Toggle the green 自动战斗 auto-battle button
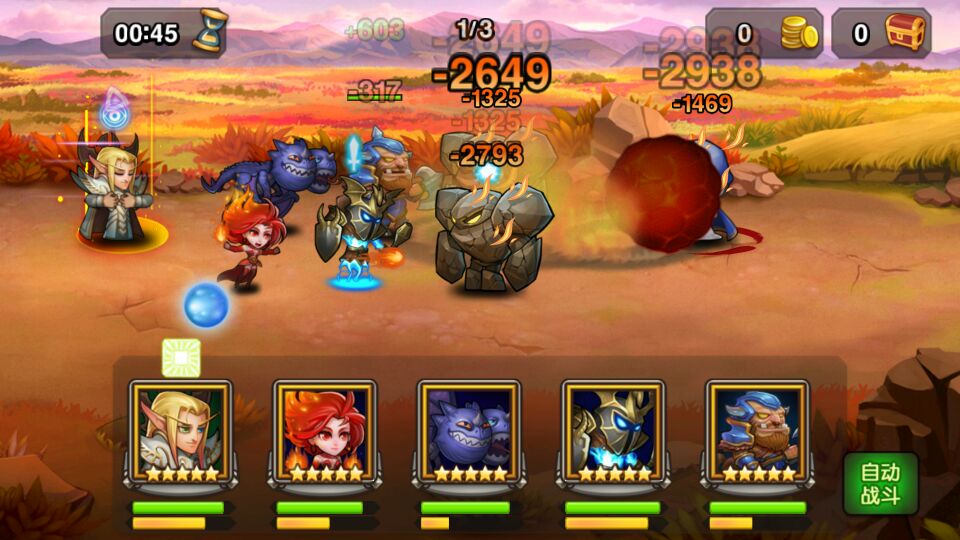 tap(880, 483)
